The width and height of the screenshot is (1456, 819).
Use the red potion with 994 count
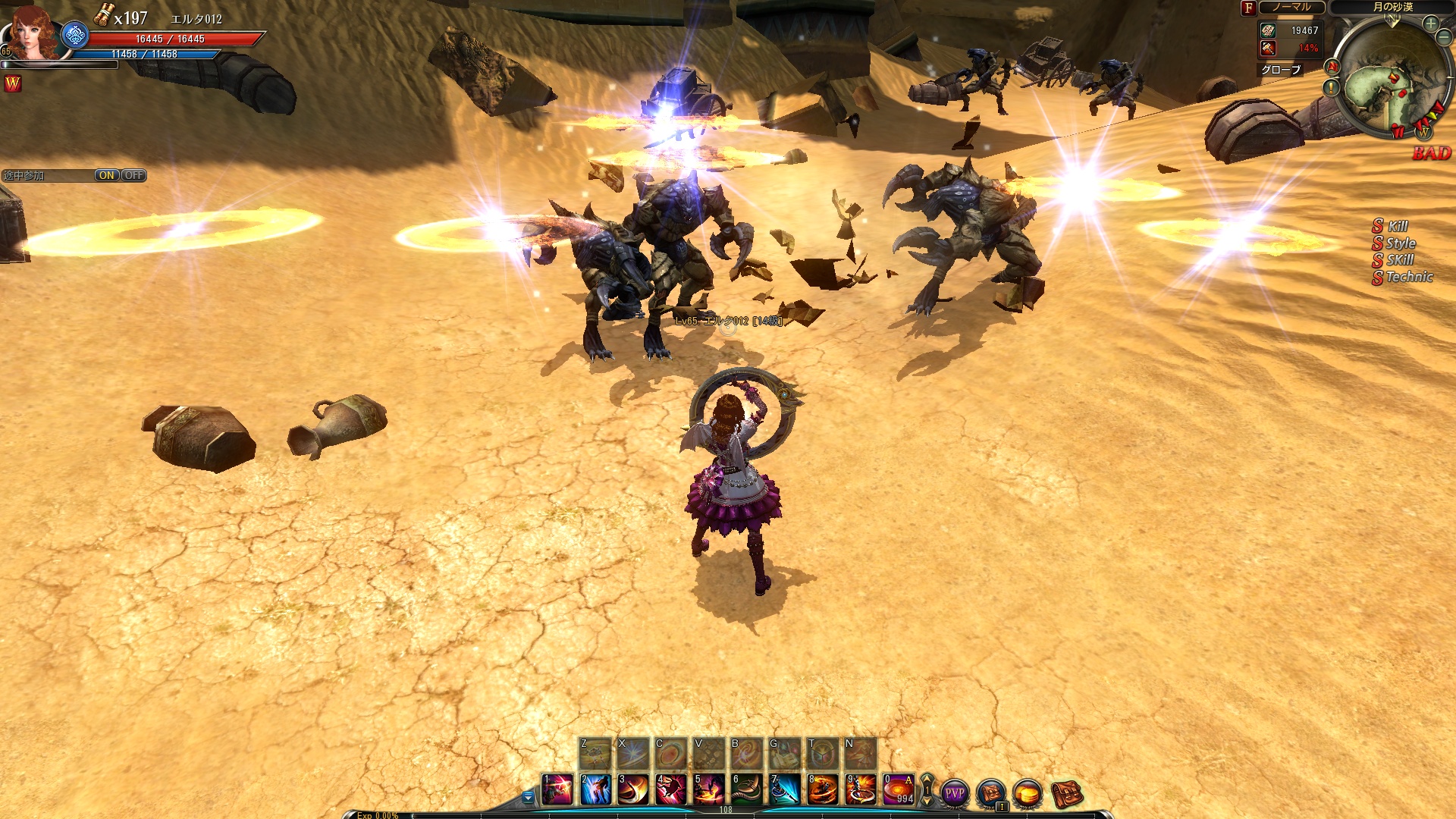[x=899, y=789]
